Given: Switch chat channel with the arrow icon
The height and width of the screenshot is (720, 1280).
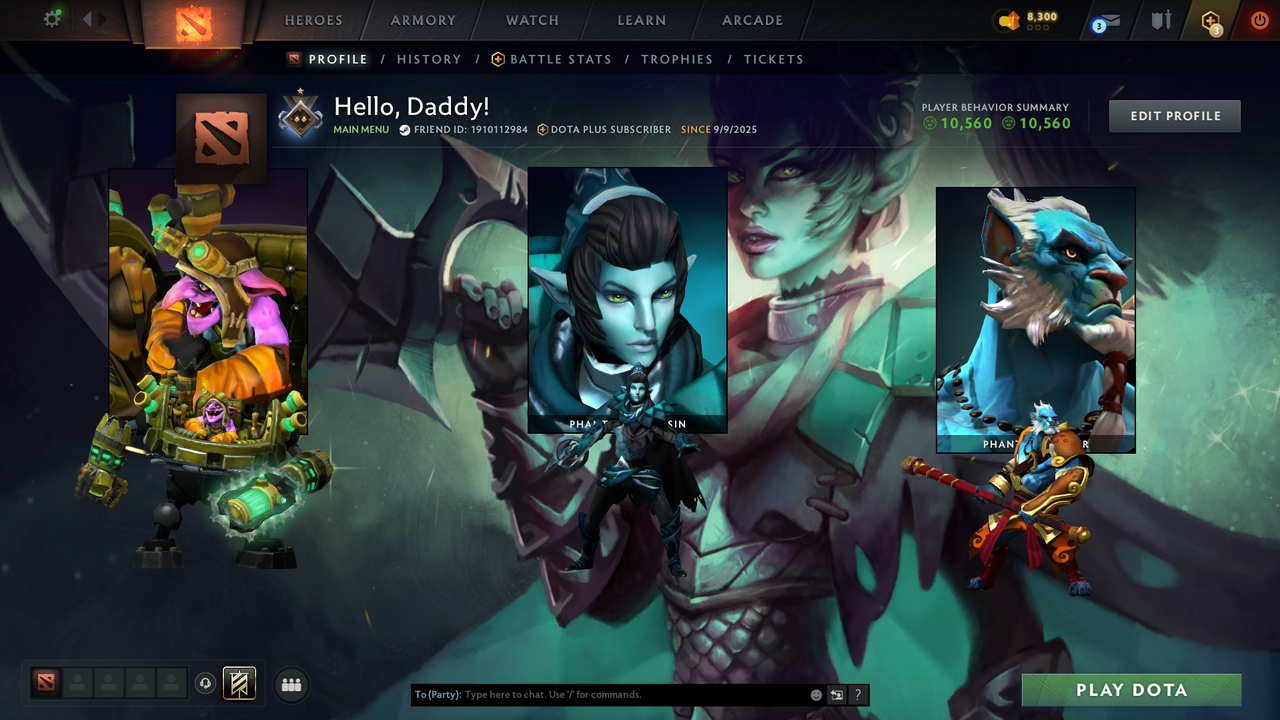Looking at the screenshot, I should point(836,694).
